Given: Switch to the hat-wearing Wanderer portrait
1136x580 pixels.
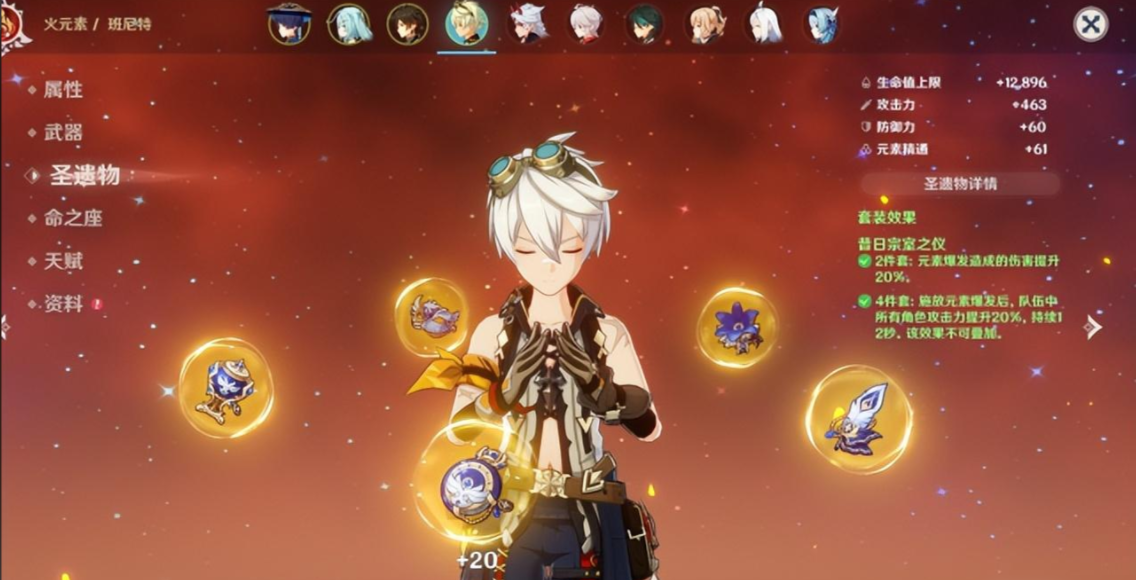Looking at the screenshot, I should pos(289,24).
